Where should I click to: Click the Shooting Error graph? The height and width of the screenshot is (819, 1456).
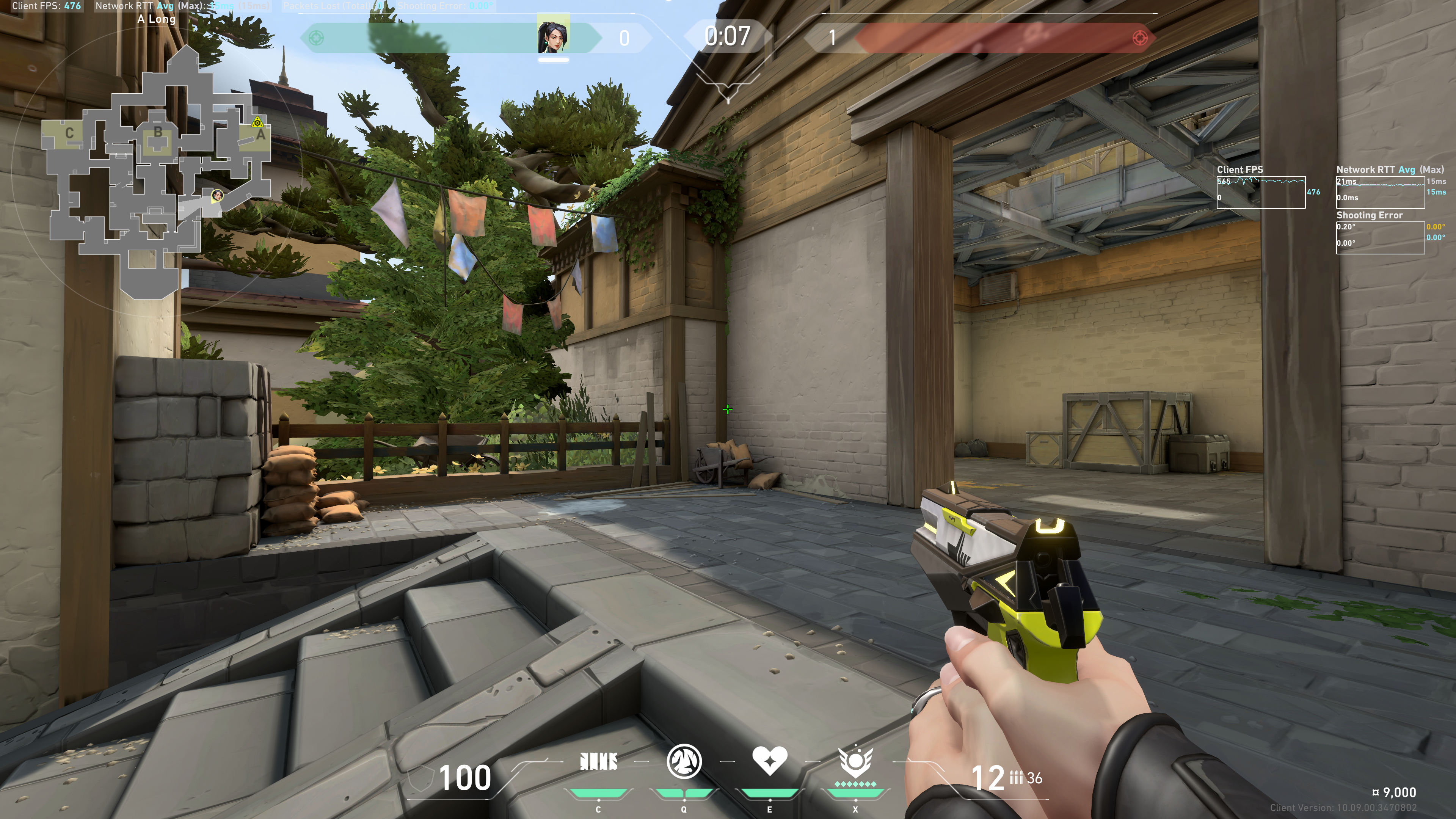click(x=1380, y=237)
